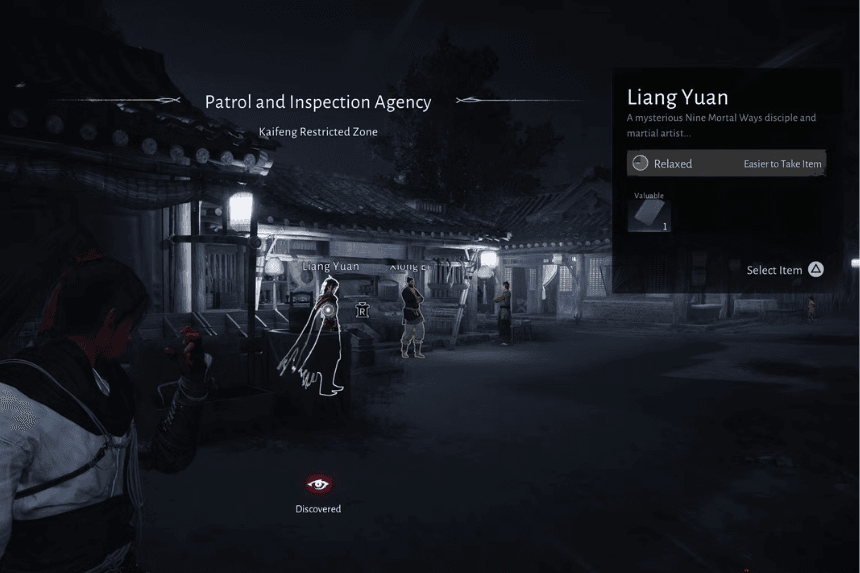Image resolution: width=860 pixels, height=573 pixels.
Task: Click the red Discovered eye icon
Action: pos(318,484)
